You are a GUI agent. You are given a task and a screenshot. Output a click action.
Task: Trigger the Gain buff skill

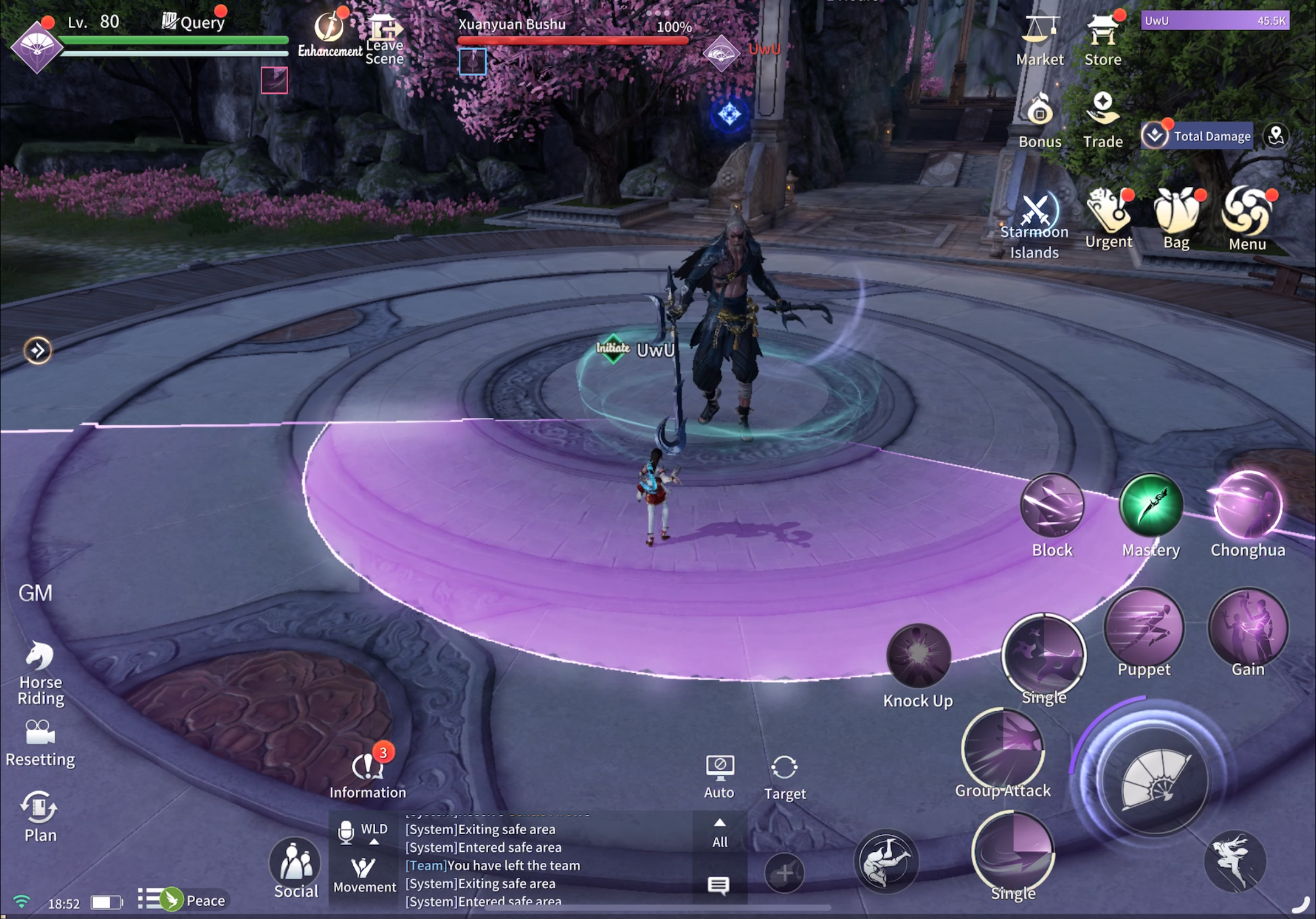pyautogui.click(x=1248, y=629)
